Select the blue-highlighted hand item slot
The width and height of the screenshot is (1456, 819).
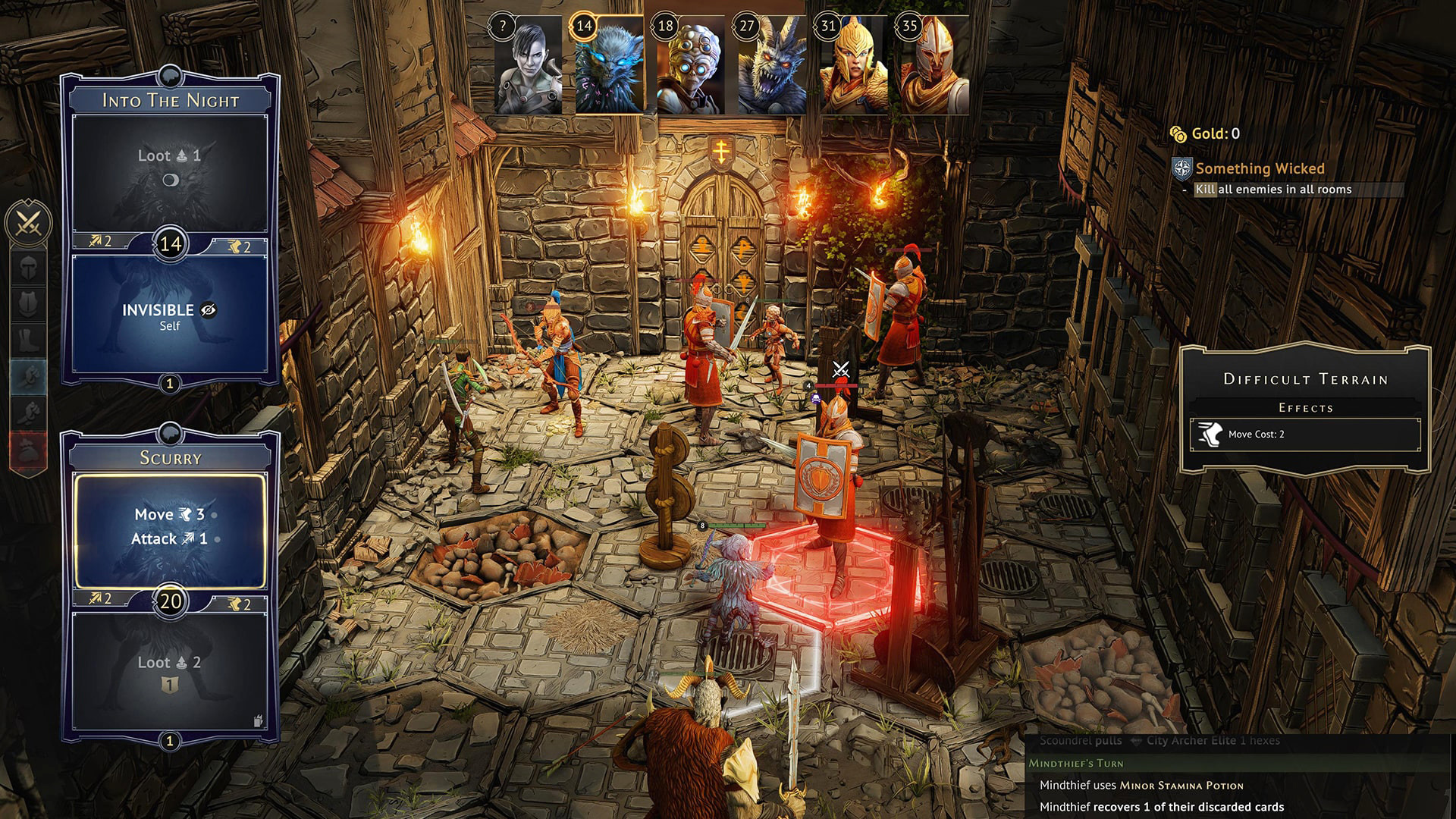(28, 375)
